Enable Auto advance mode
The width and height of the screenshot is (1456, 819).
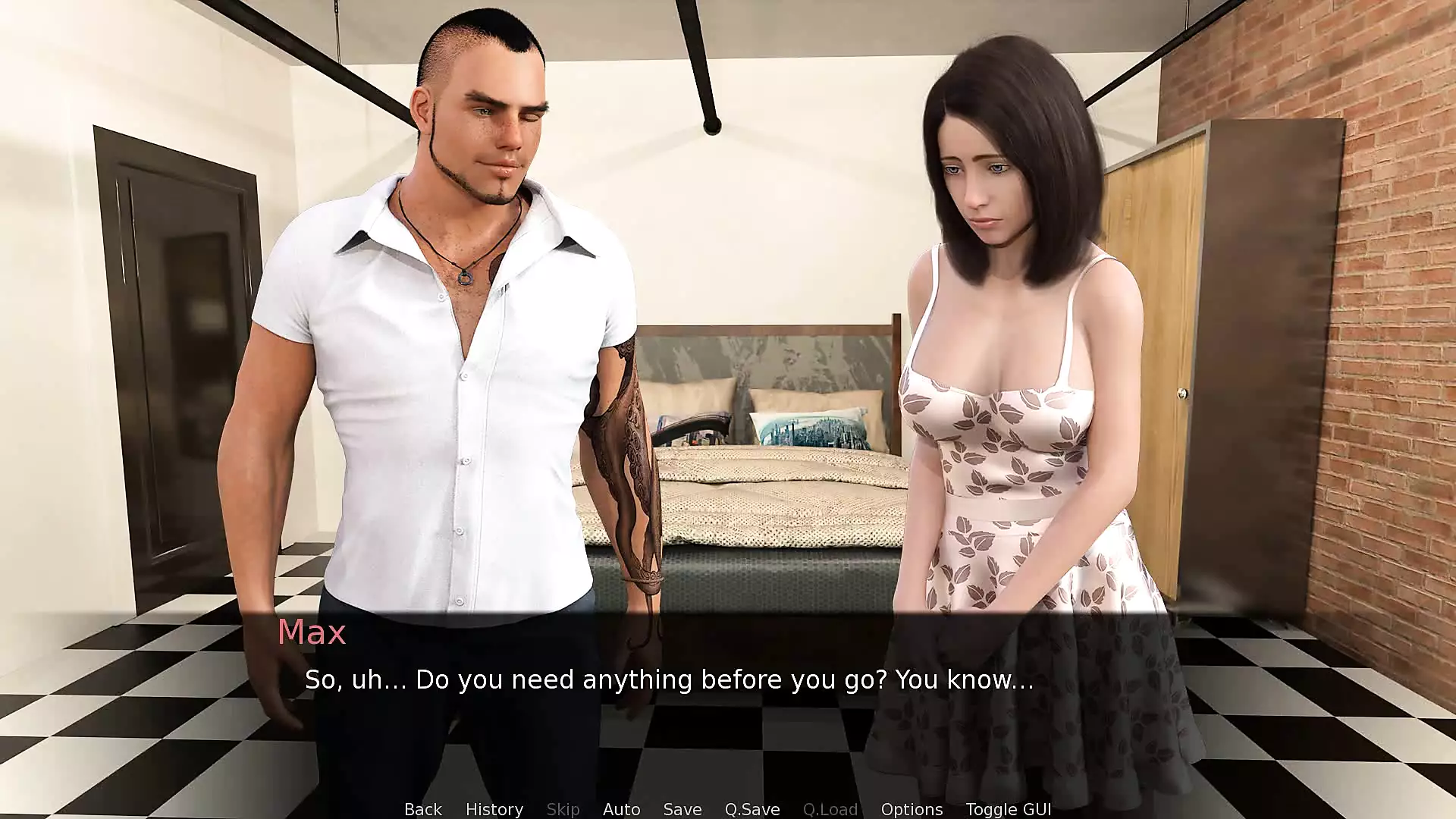[621, 809]
